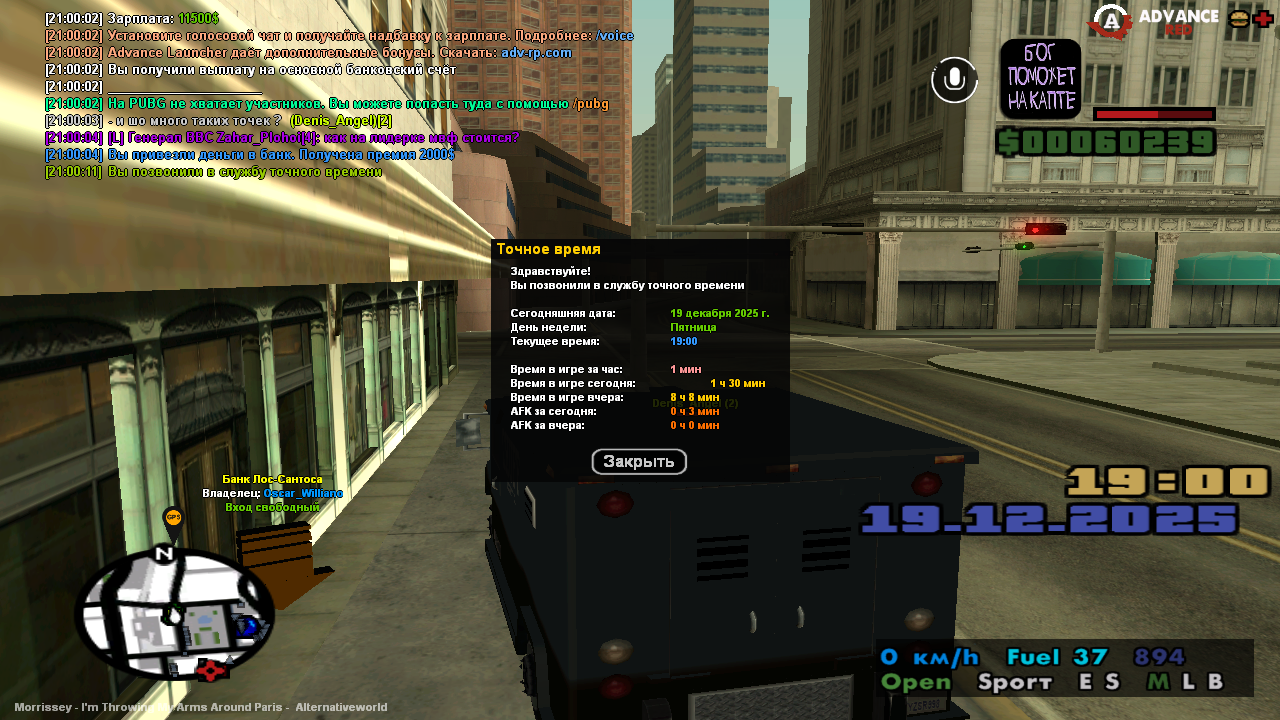Click the adv-rp.com link in chat

[536, 53]
